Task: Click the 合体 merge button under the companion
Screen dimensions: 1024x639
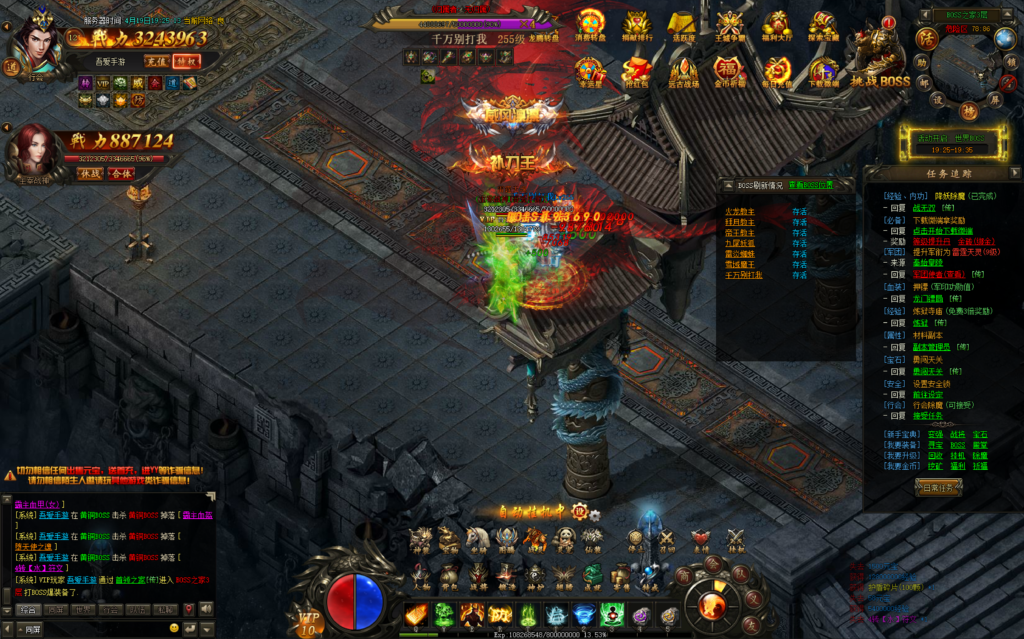Action: [120, 173]
